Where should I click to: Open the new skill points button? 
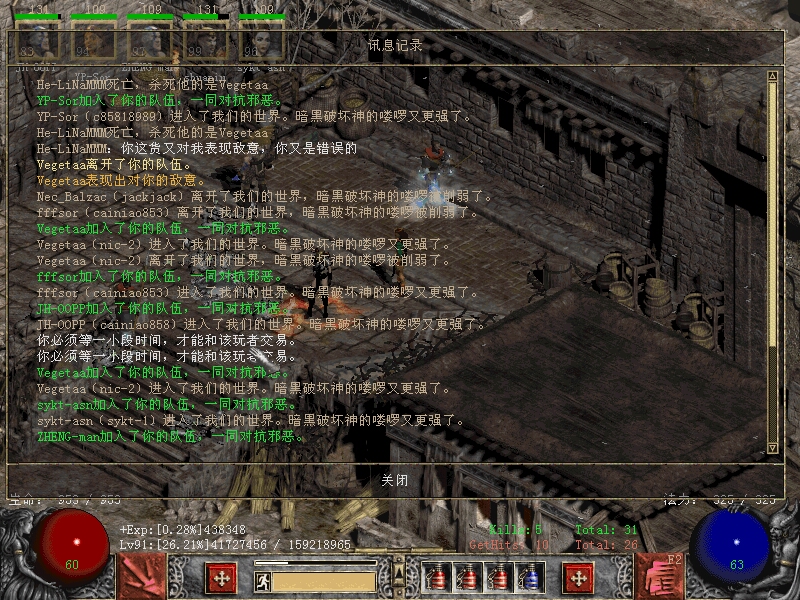coord(578,578)
